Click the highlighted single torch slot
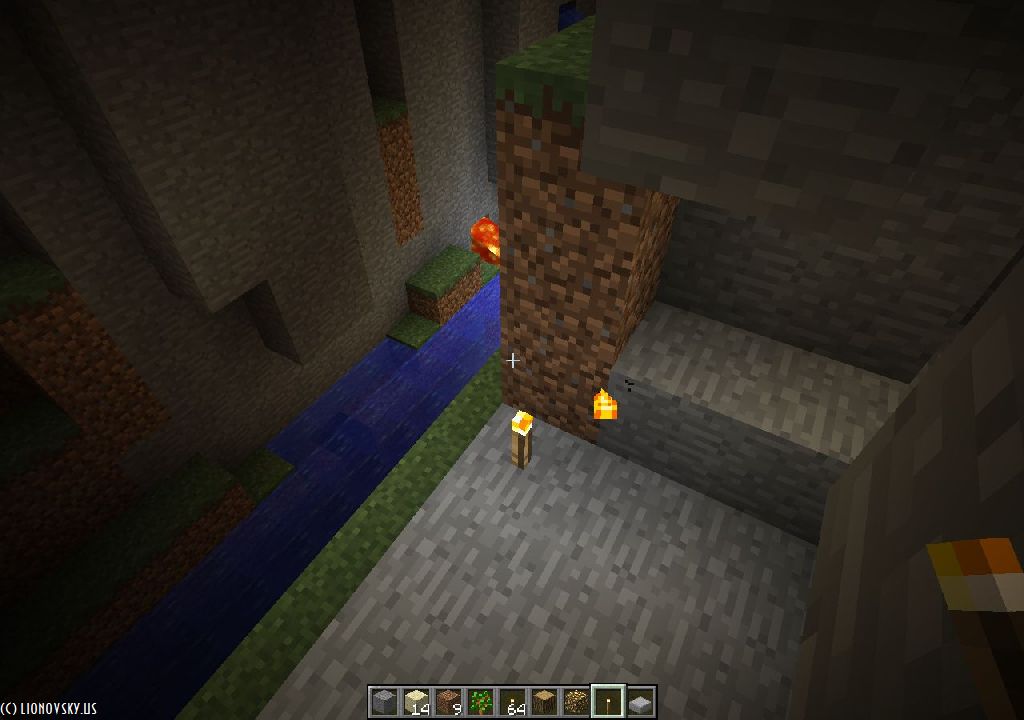The image size is (1024, 720). [x=607, y=702]
